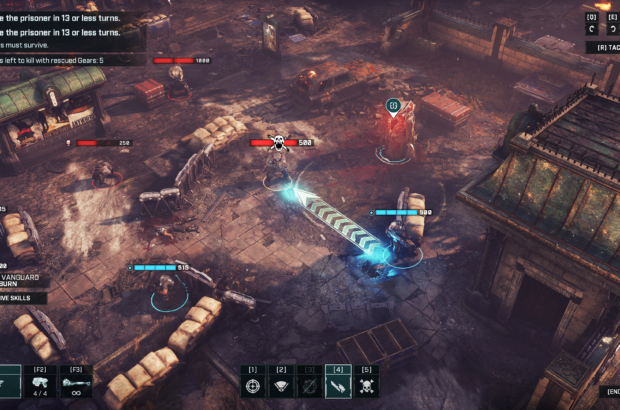Activate the overwatch cone ability
620x410 pixels.
282,386
